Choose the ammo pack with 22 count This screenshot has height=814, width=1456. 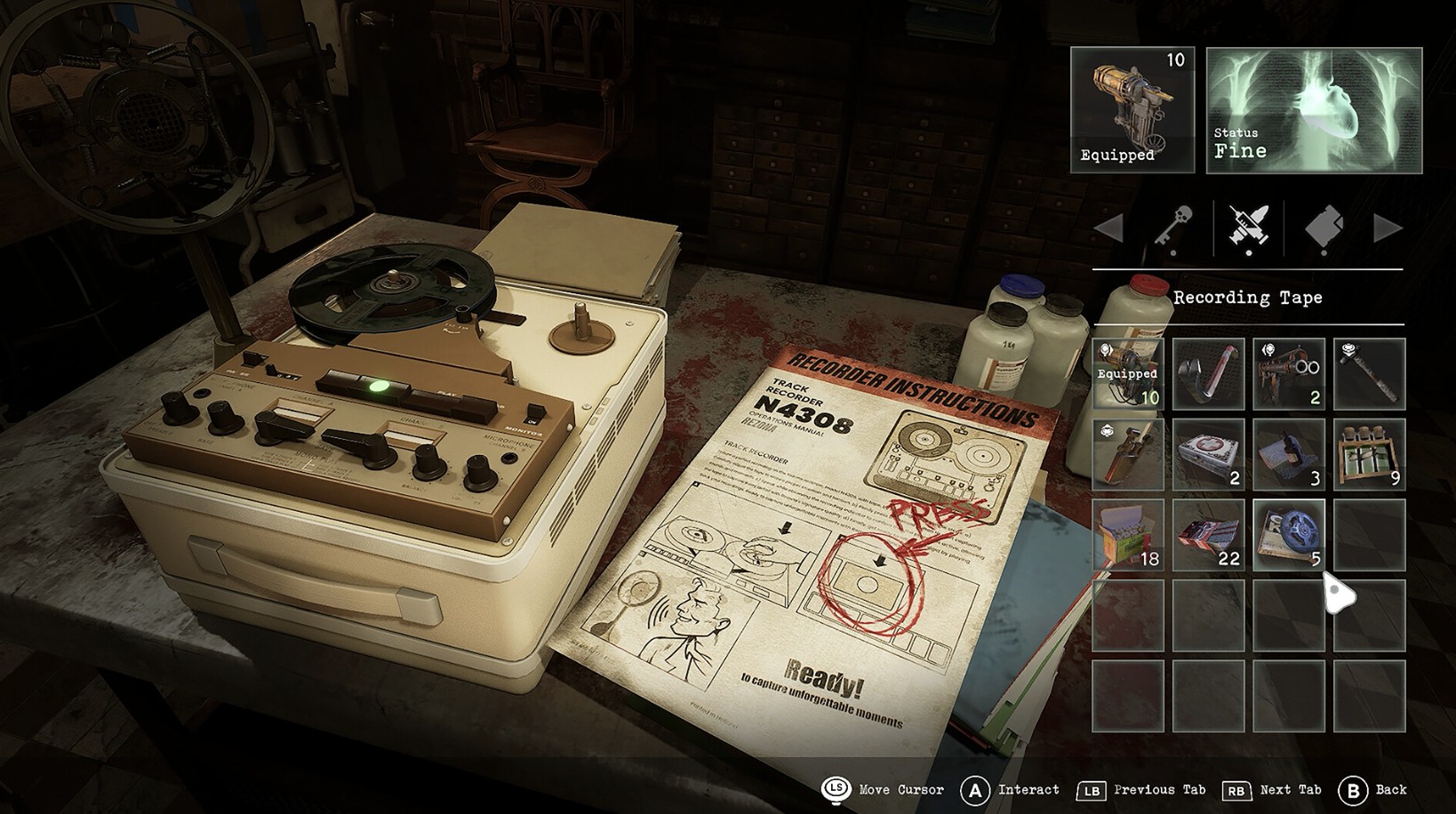[x=1208, y=534]
